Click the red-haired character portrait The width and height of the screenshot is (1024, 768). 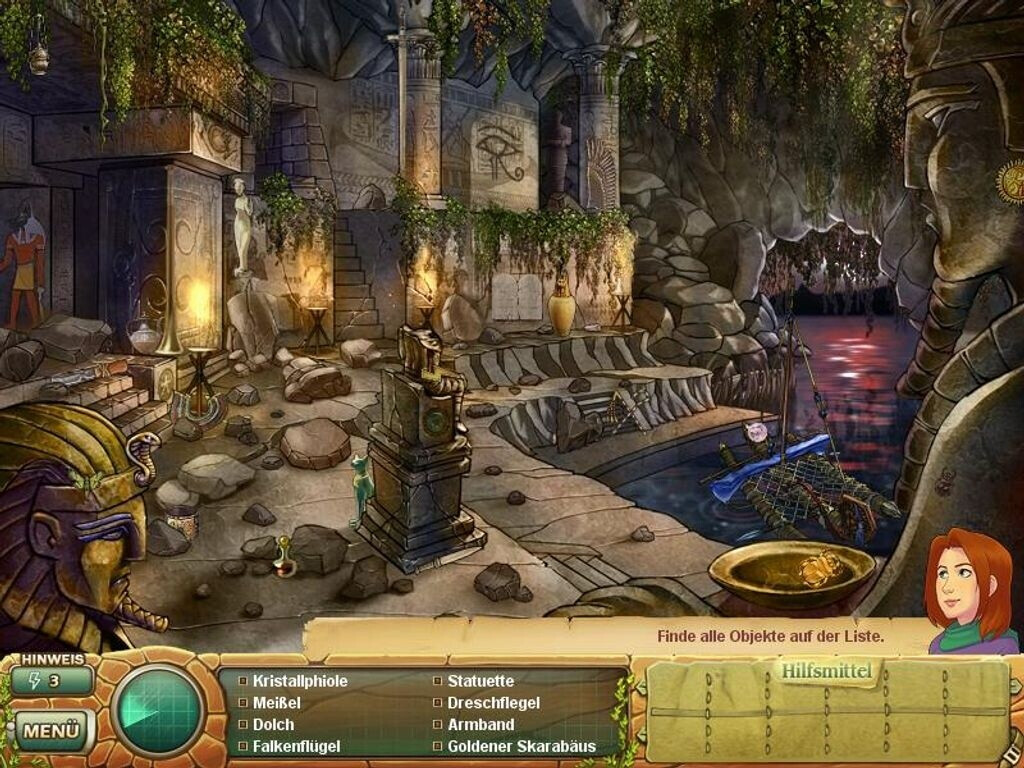pos(966,592)
